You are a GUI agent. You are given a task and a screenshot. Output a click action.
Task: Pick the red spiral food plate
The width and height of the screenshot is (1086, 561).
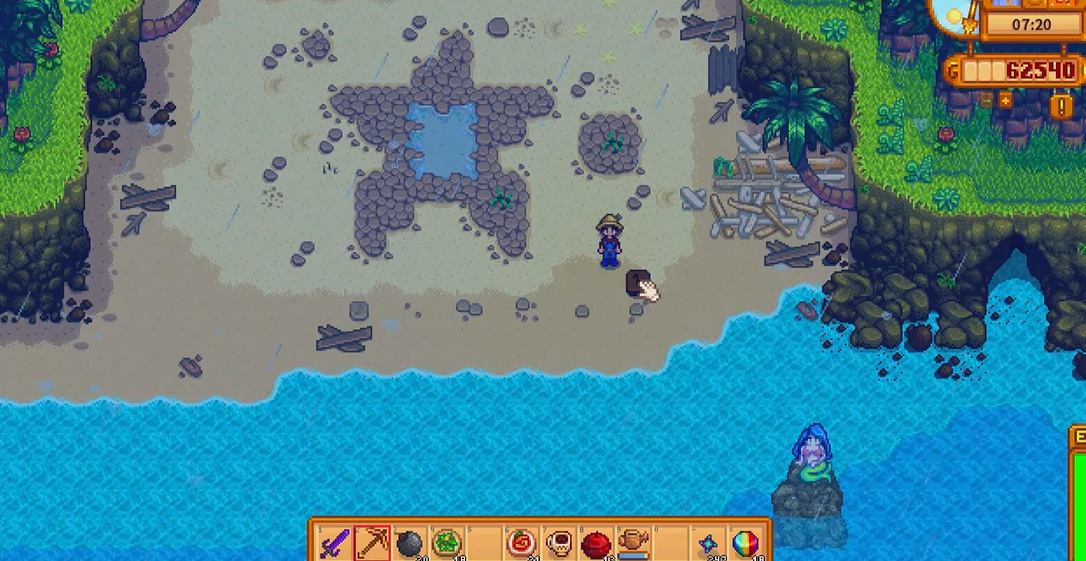(521, 544)
